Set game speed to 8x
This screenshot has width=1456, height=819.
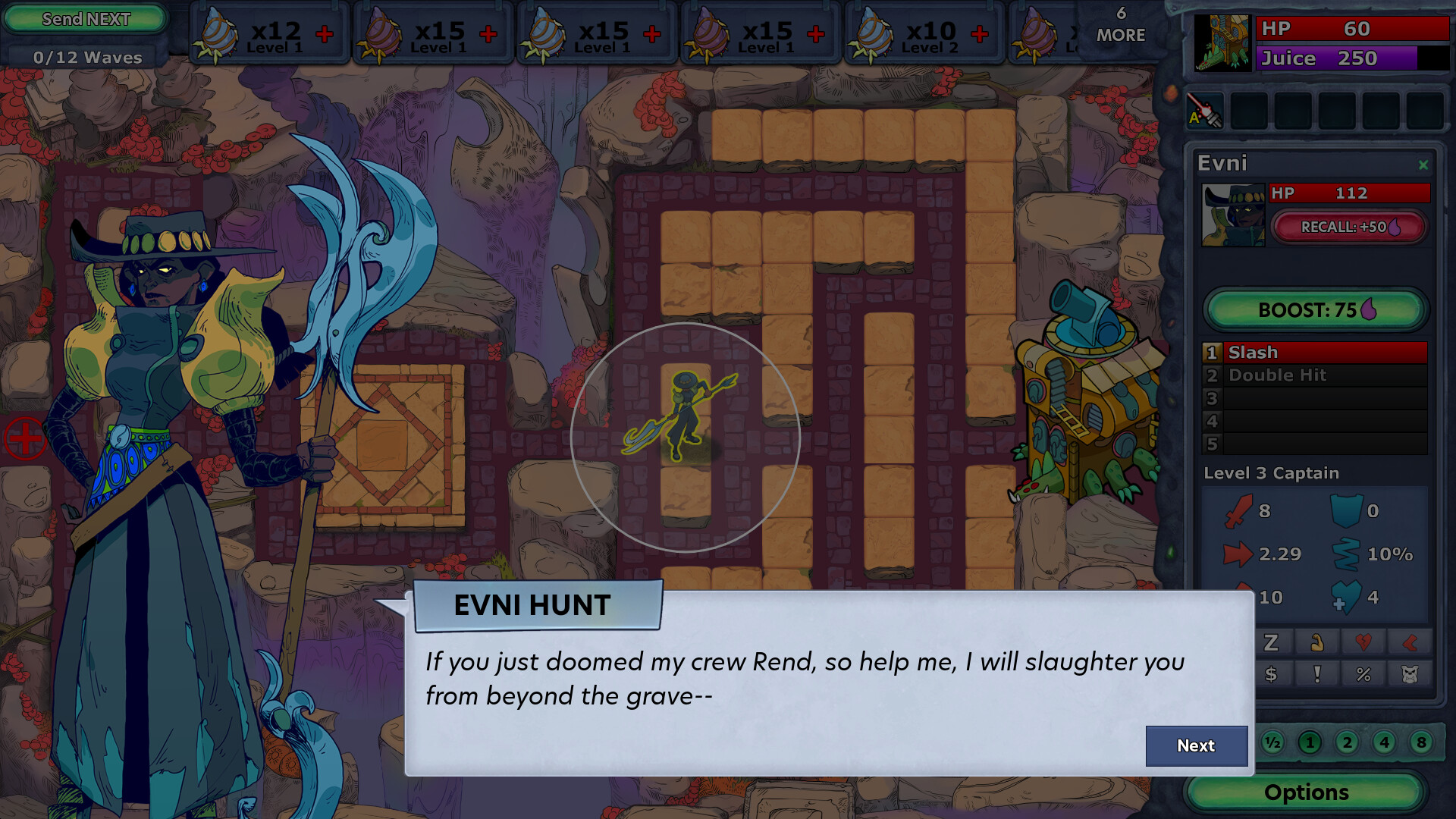[x=1420, y=742]
